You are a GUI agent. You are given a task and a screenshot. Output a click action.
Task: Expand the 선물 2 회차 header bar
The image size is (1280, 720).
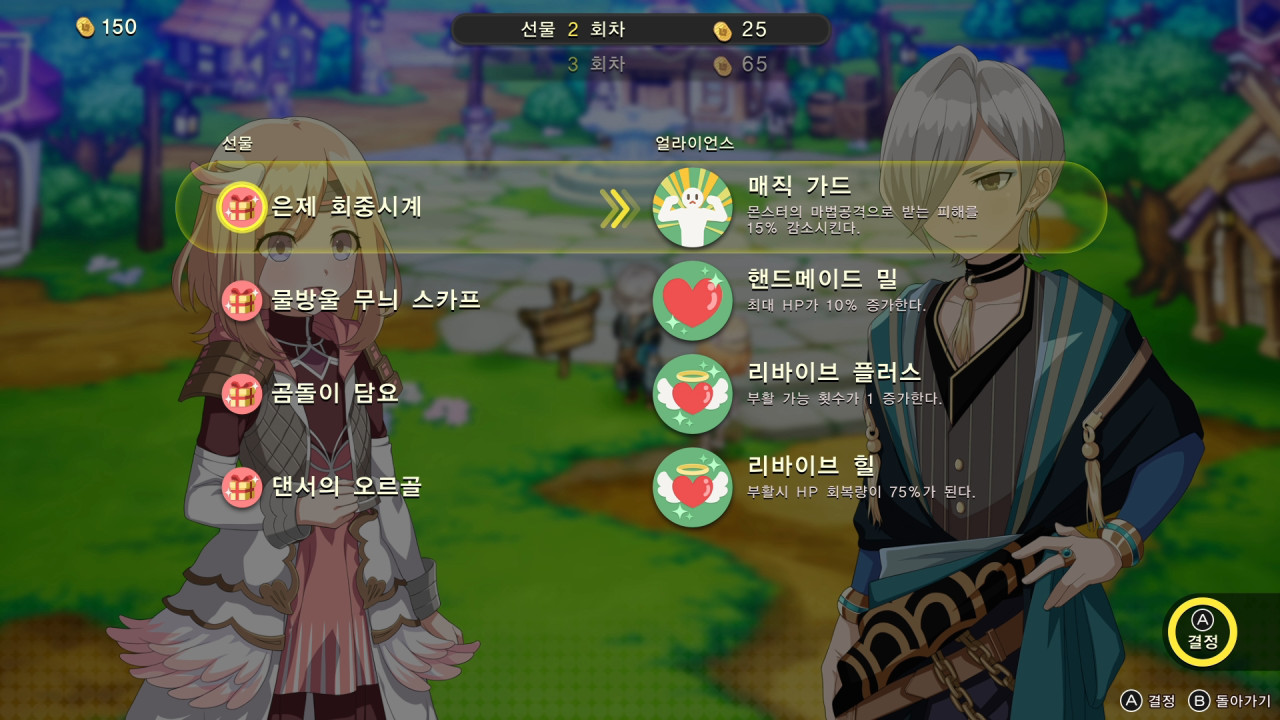click(x=640, y=29)
